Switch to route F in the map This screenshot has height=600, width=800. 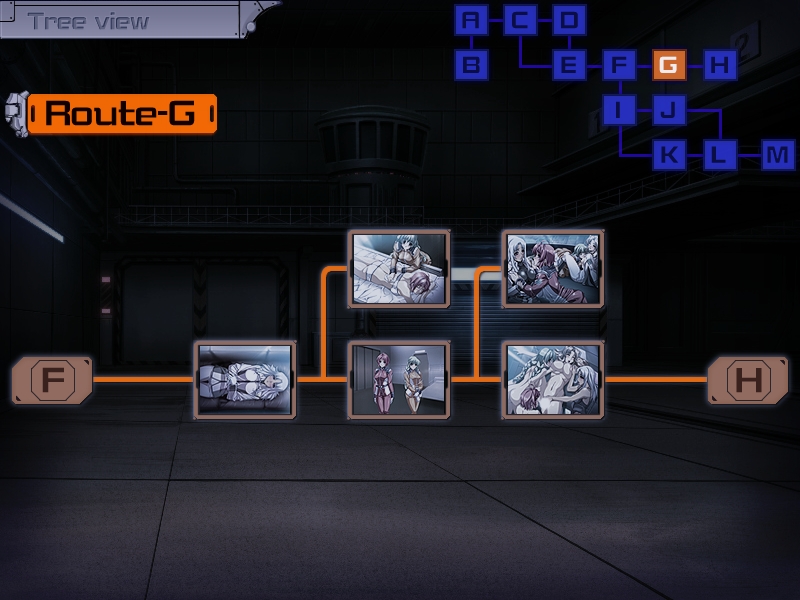[619, 66]
